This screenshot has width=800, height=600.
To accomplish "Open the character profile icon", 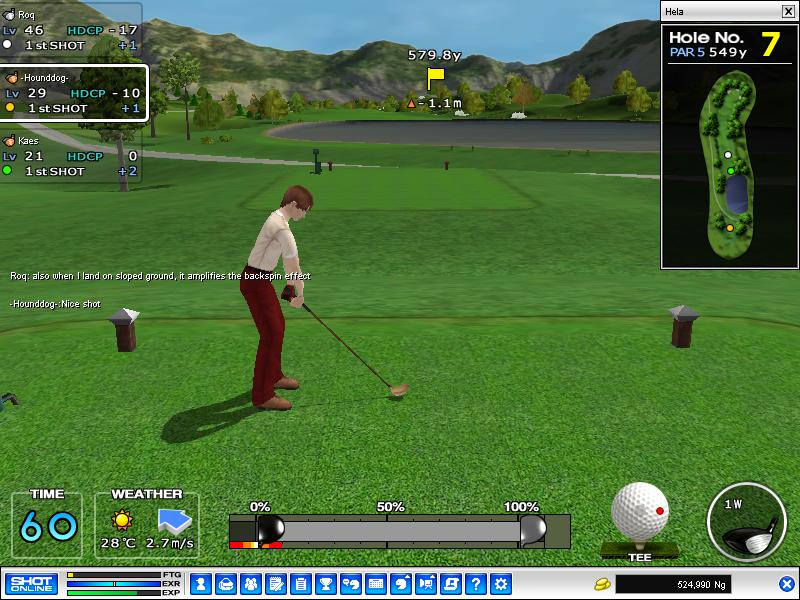I will click(x=200, y=584).
